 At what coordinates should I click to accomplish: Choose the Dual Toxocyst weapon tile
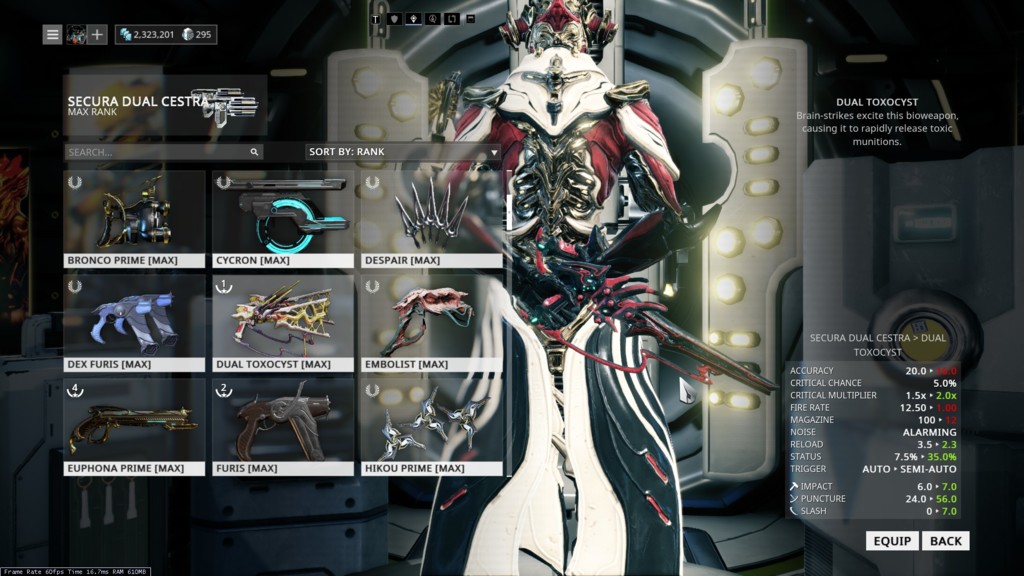(x=283, y=323)
